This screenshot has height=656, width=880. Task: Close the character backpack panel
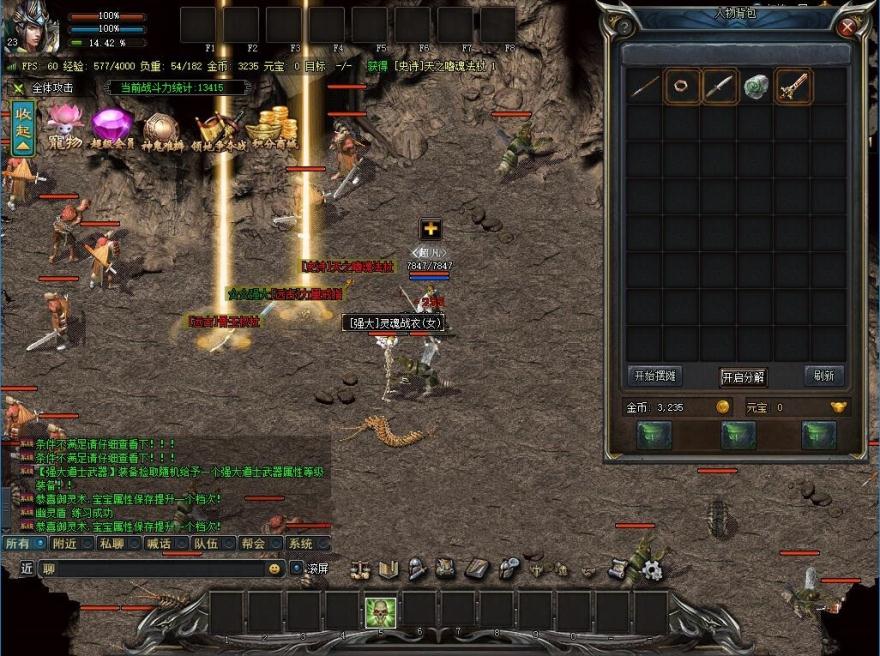847,28
